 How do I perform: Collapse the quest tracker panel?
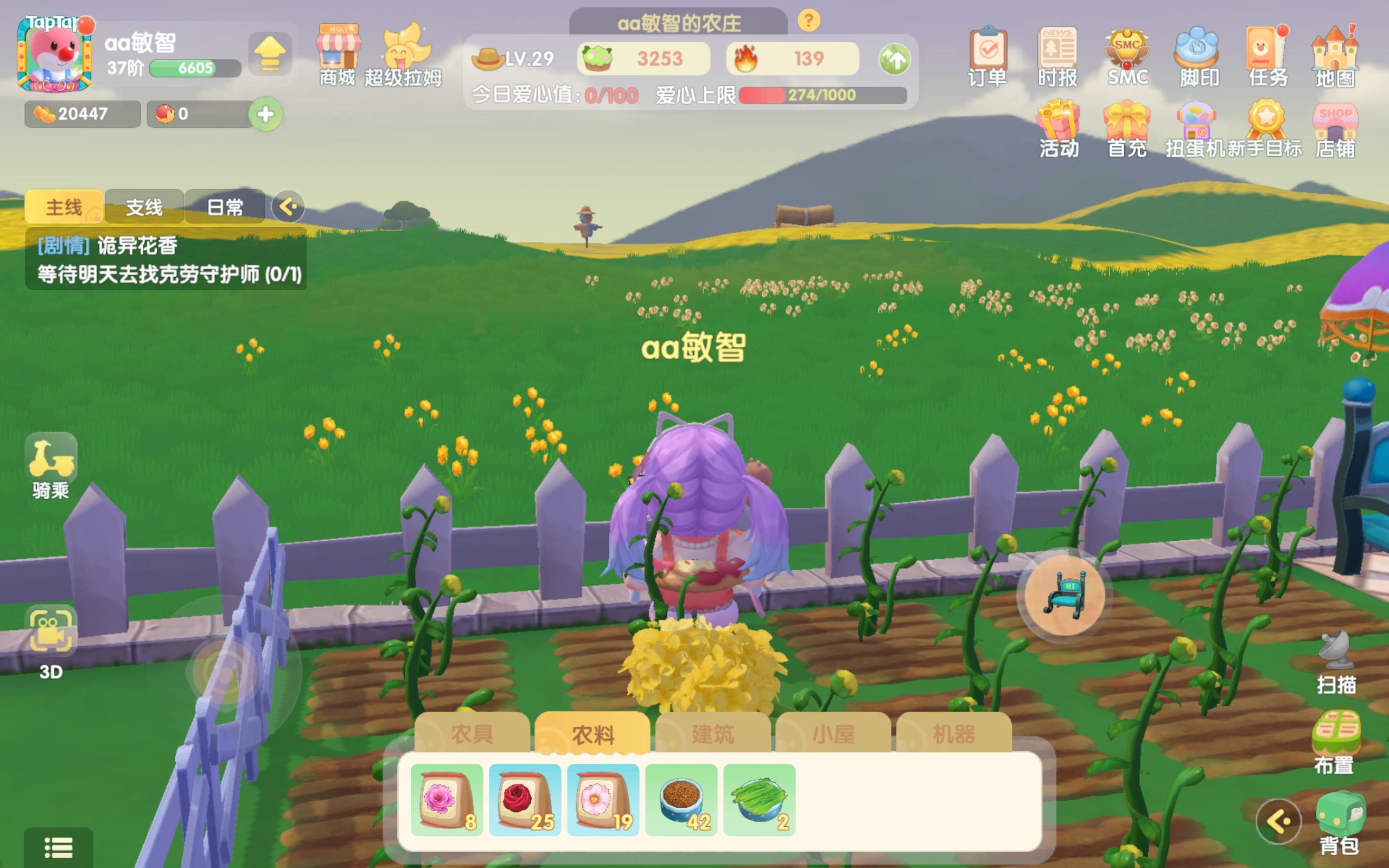(x=289, y=206)
